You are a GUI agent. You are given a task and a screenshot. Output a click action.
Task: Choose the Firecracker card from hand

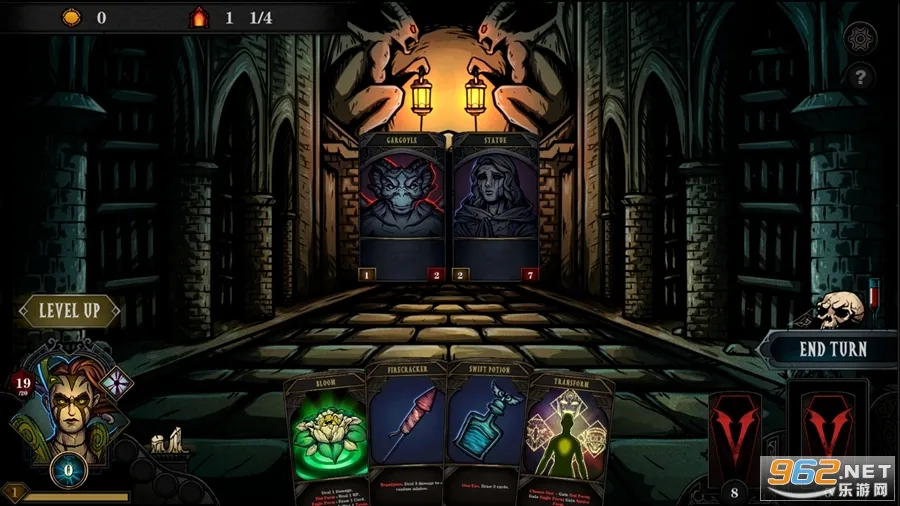click(405, 430)
